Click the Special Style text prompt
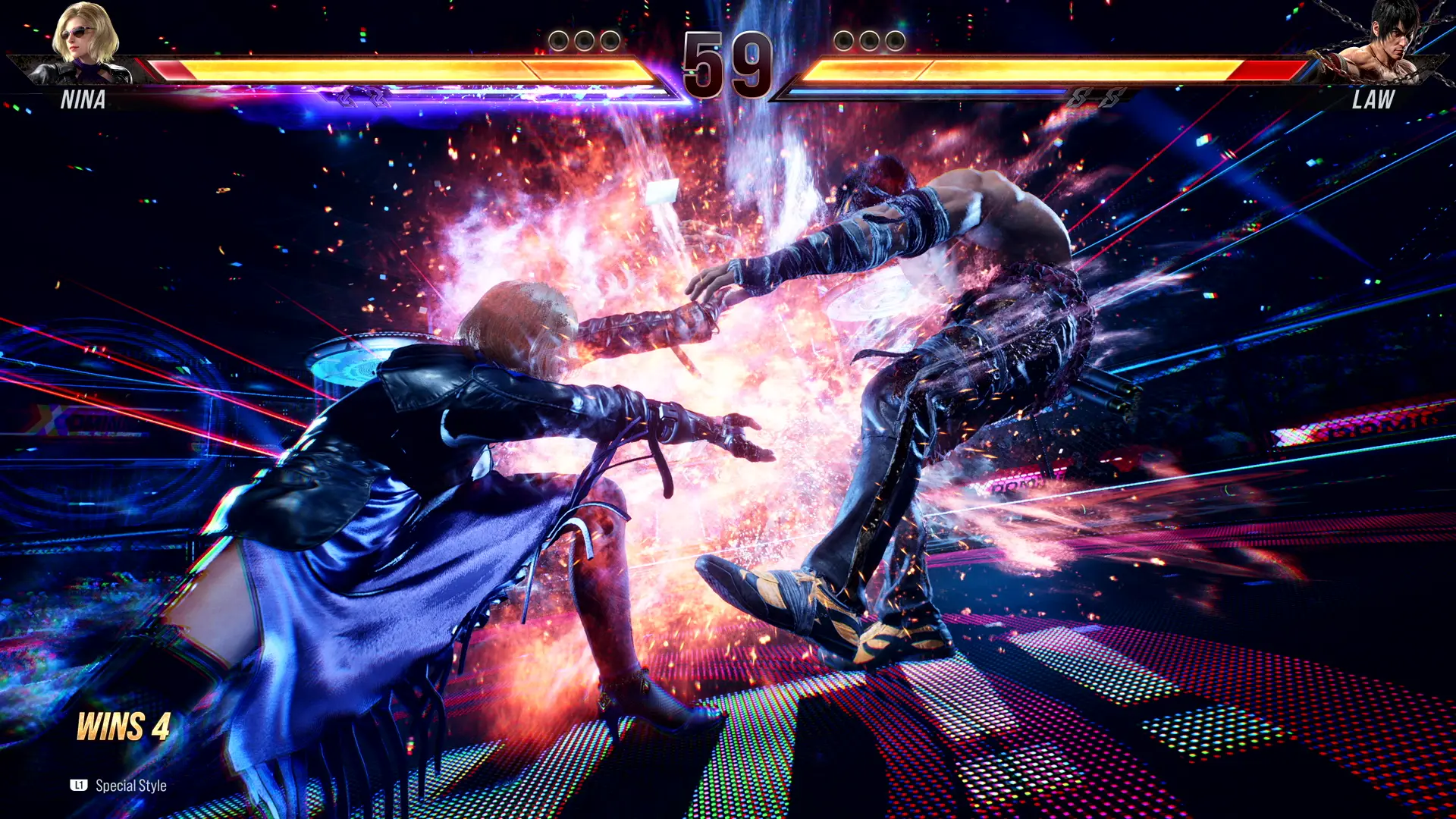 point(130,786)
